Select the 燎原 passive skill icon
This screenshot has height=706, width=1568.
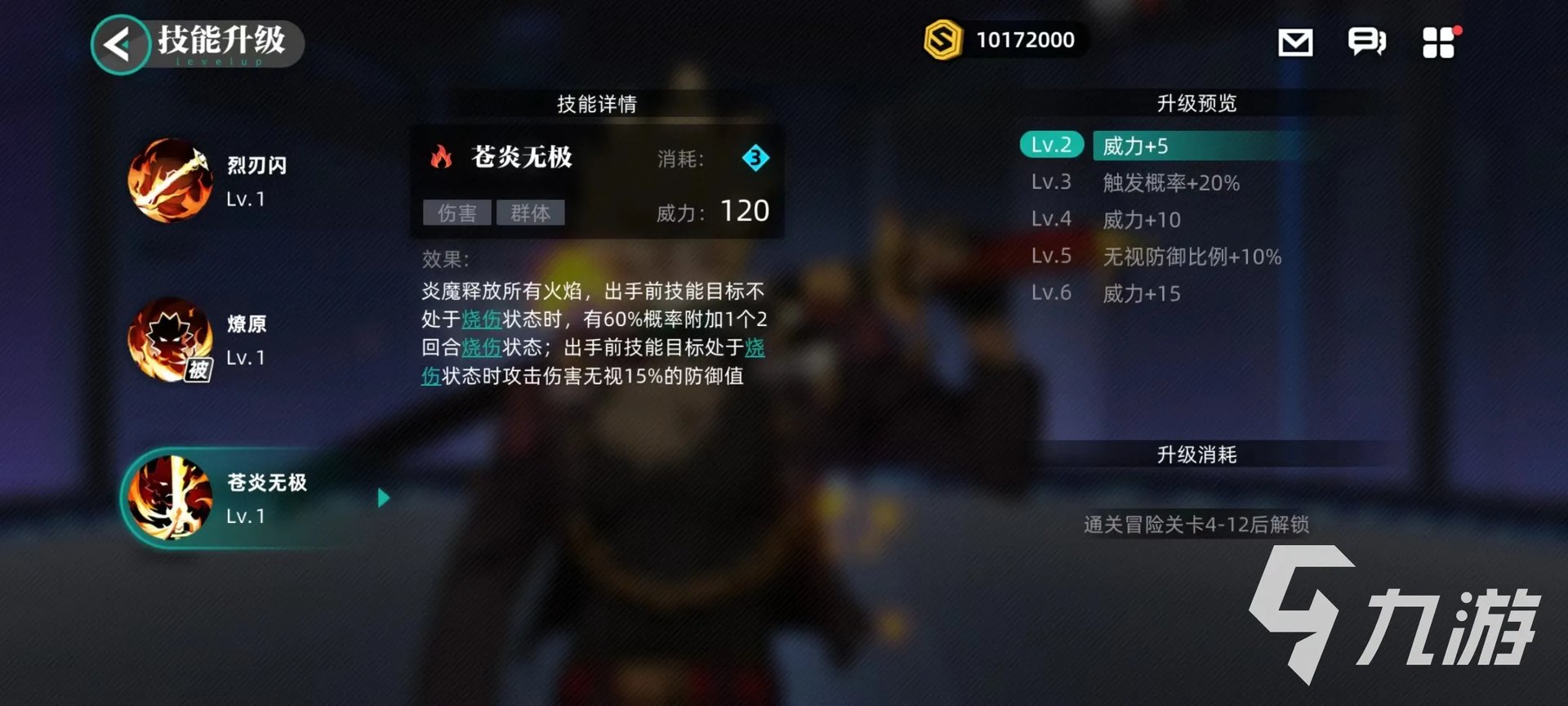[x=169, y=339]
